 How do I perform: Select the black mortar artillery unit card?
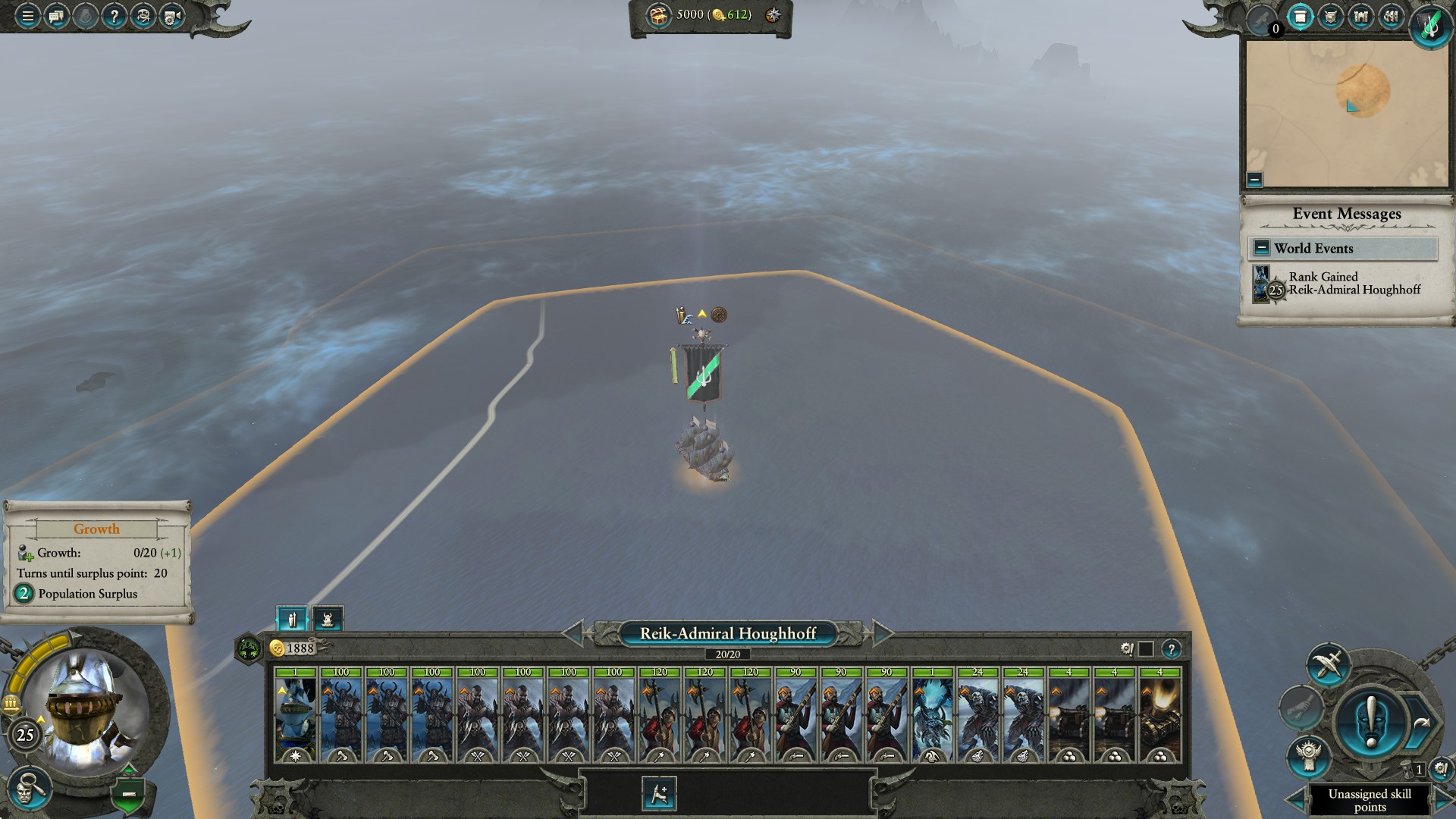1159,714
